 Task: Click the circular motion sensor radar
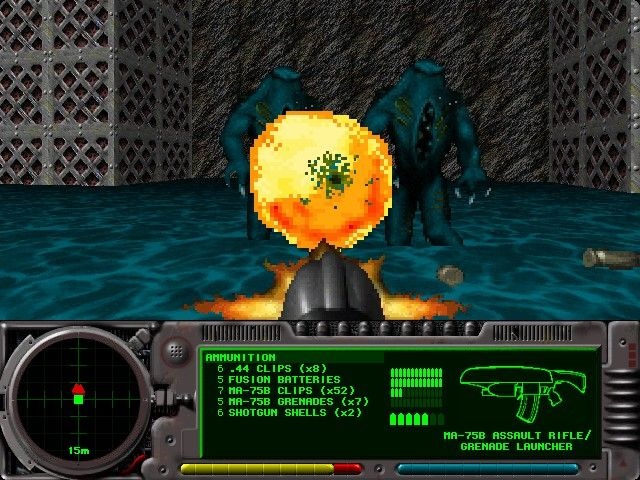coord(77,397)
